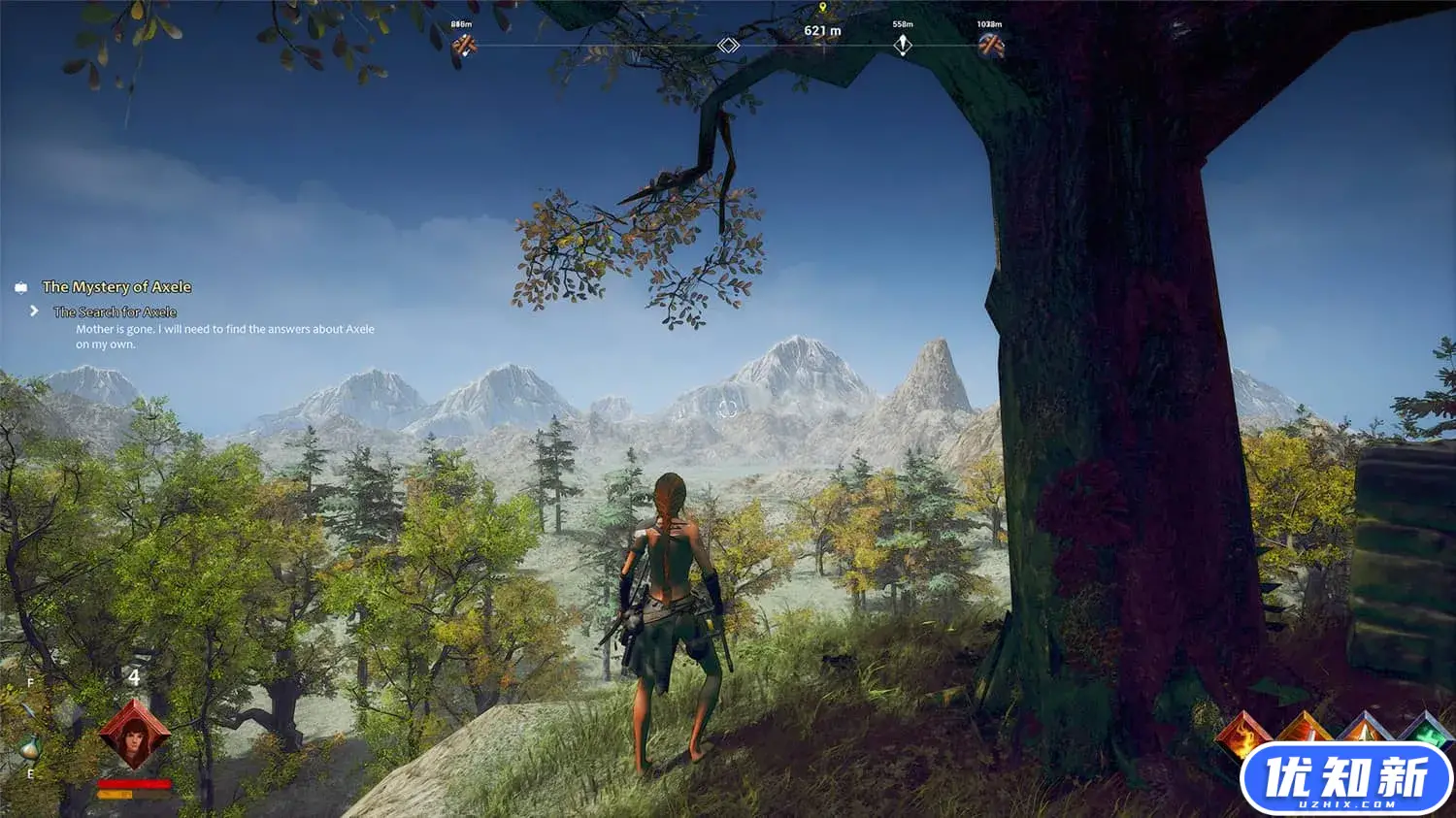Click the double-diamond marker on the compass
This screenshot has width=1456, height=818.
728,46
